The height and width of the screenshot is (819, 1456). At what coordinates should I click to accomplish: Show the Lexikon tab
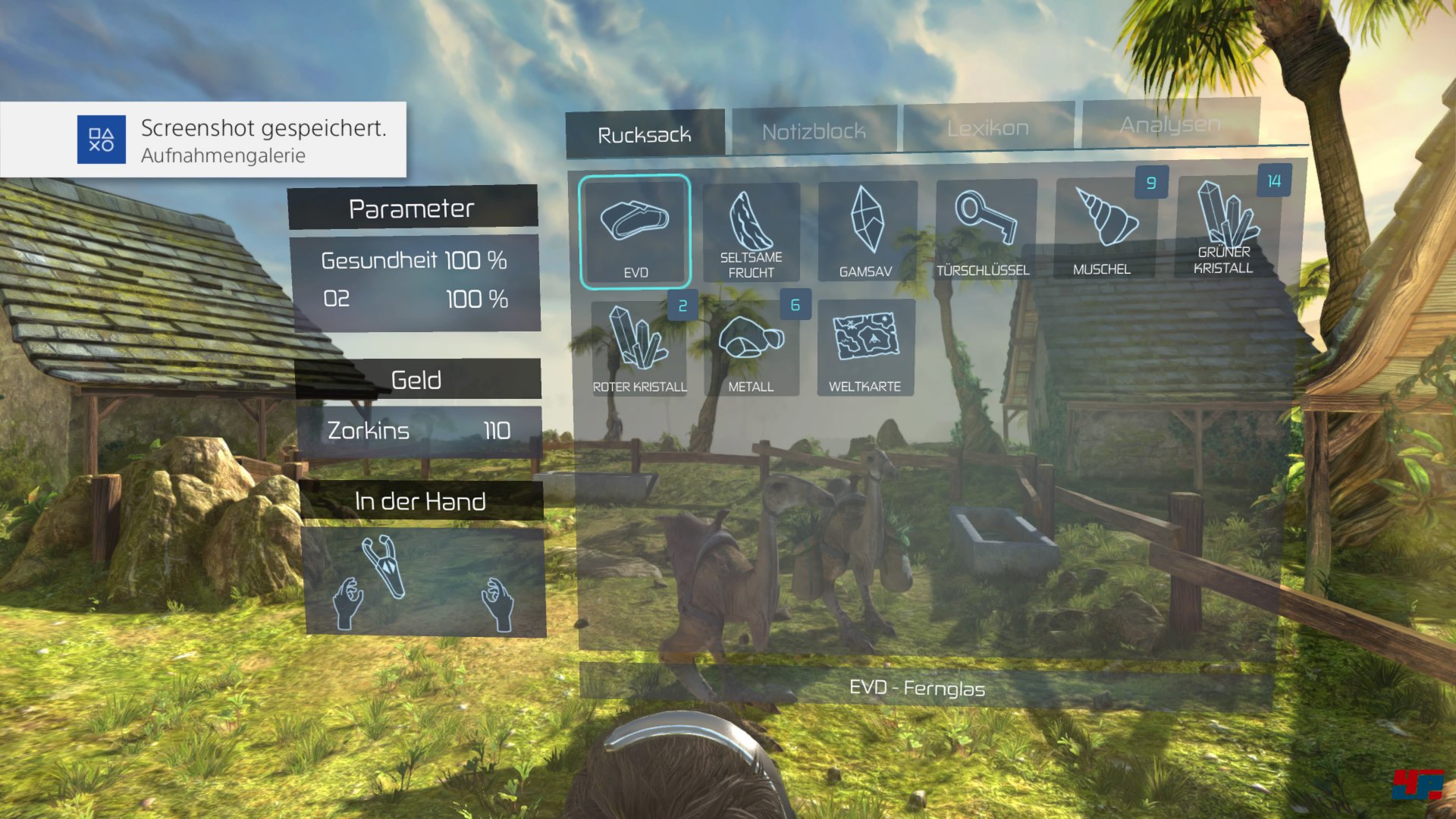988,127
